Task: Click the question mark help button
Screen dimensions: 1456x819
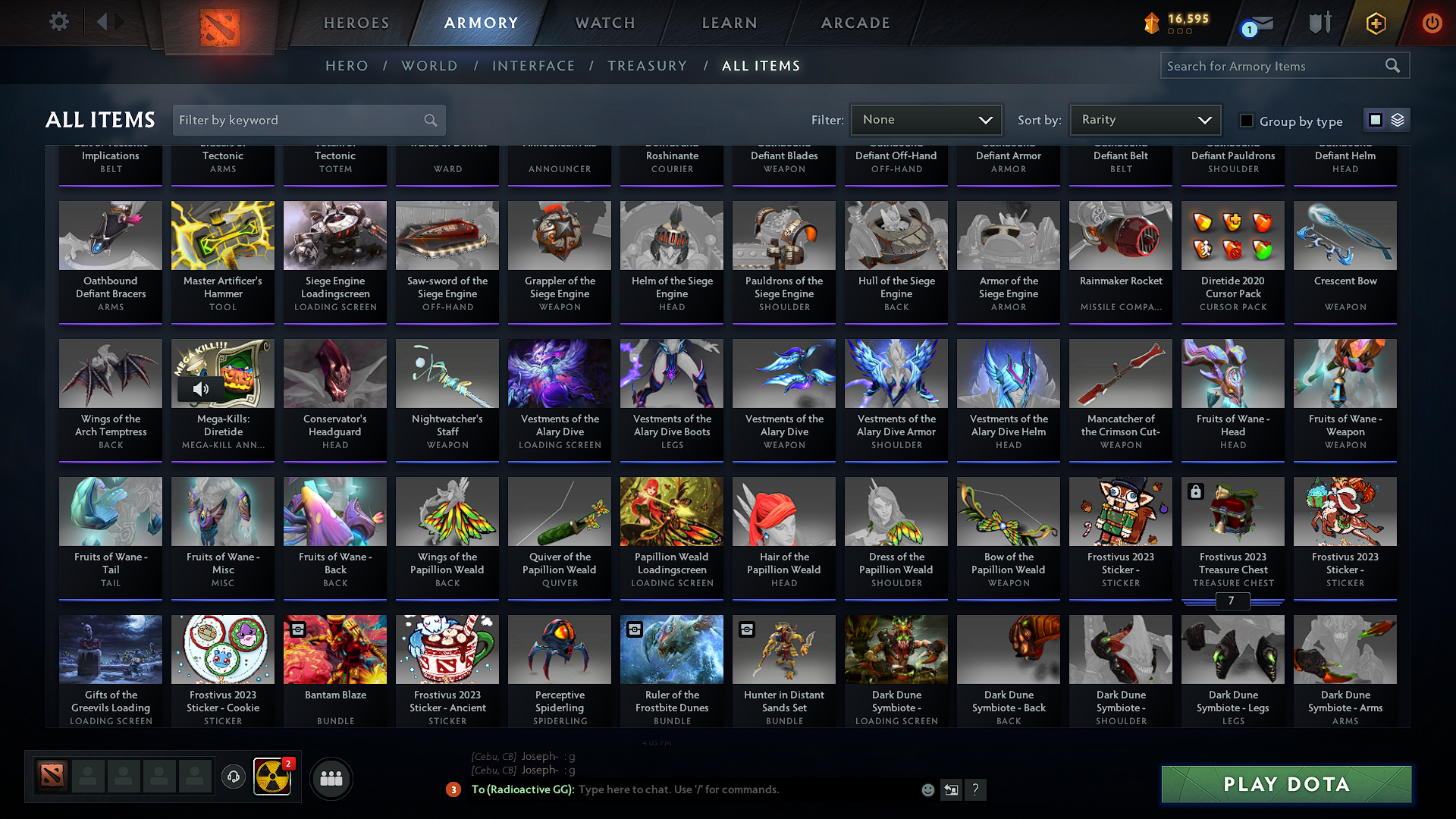Action: point(976,790)
